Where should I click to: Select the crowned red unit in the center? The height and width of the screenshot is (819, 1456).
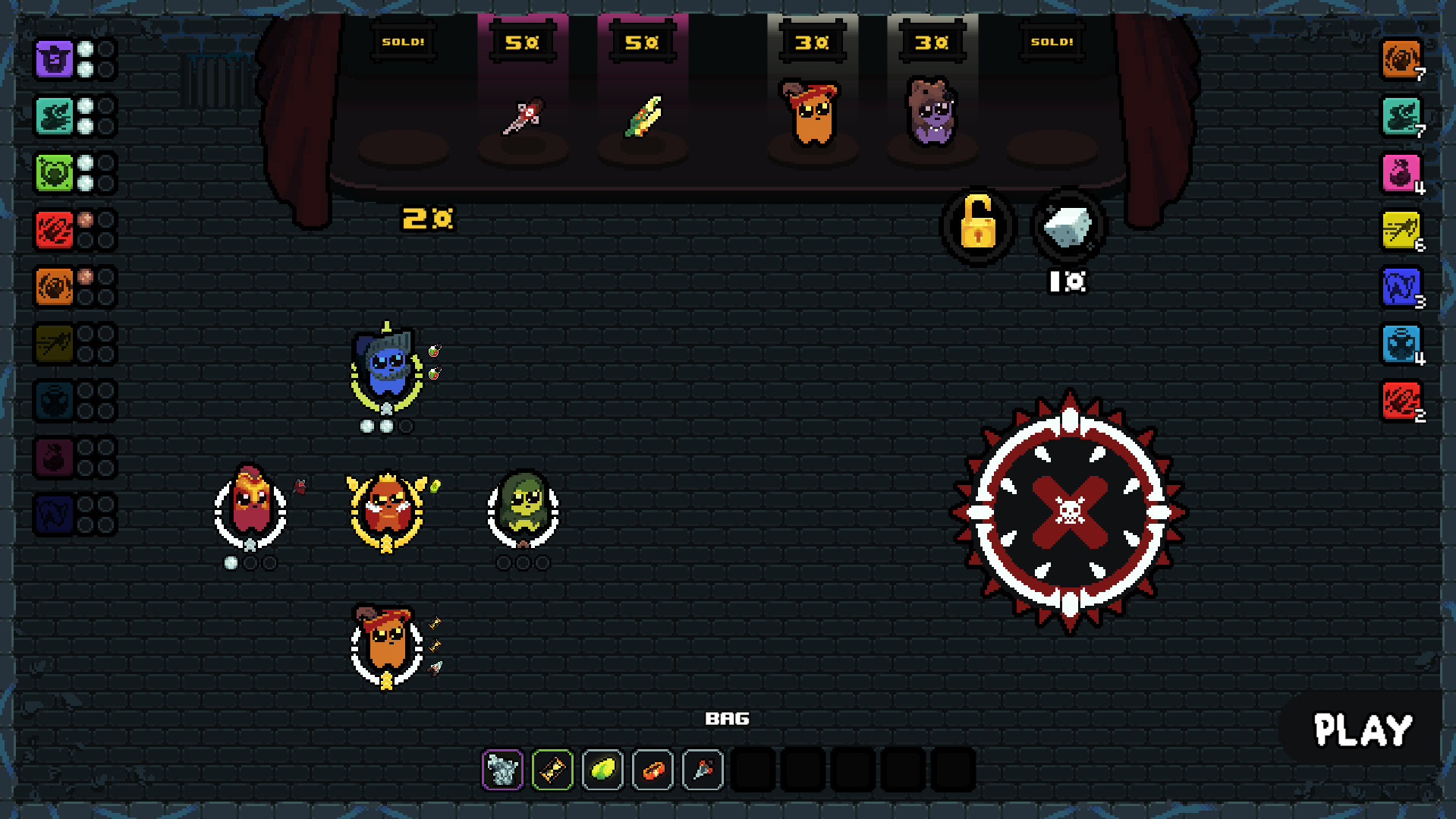(x=387, y=509)
